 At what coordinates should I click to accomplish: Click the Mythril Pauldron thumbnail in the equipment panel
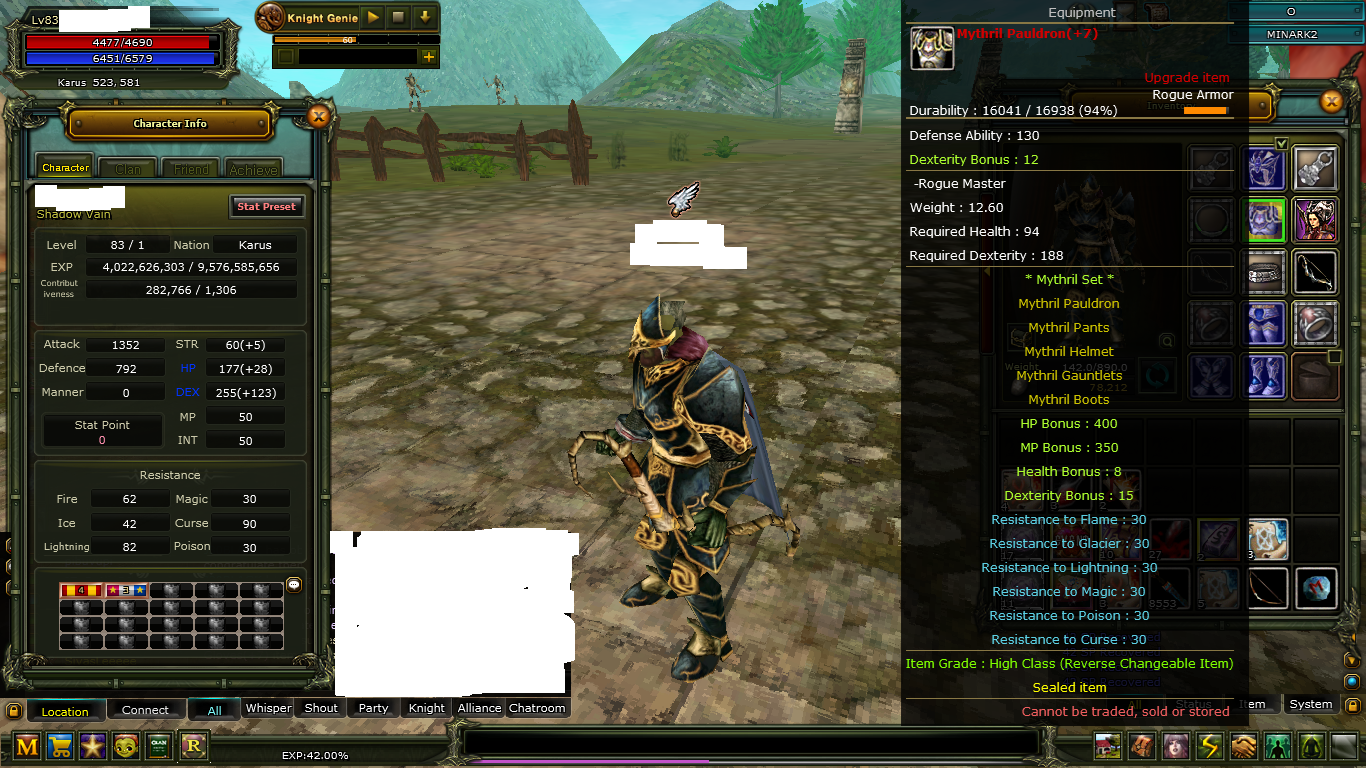tap(932, 48)
